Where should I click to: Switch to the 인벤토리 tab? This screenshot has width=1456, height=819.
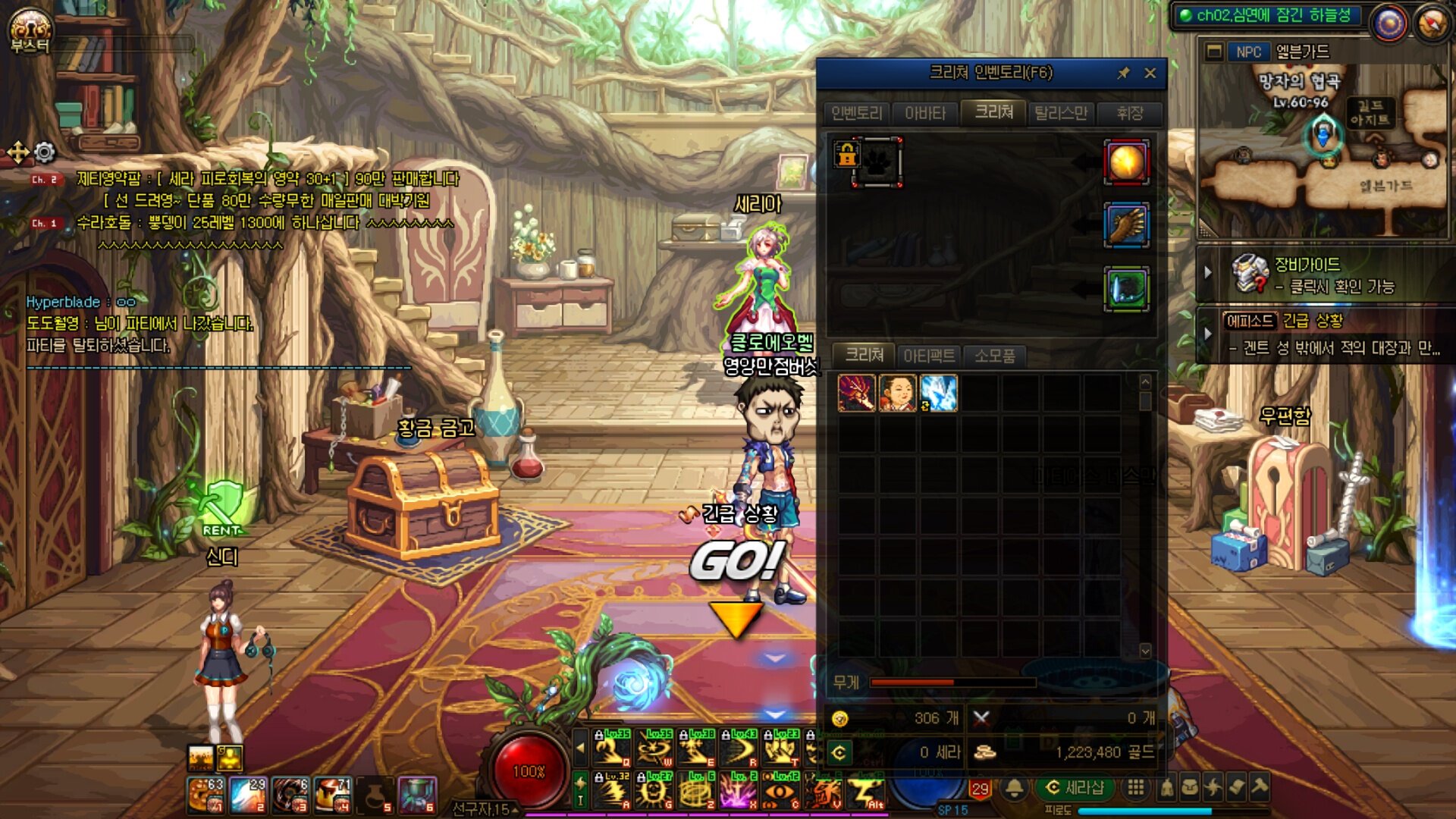pos(857,114)
